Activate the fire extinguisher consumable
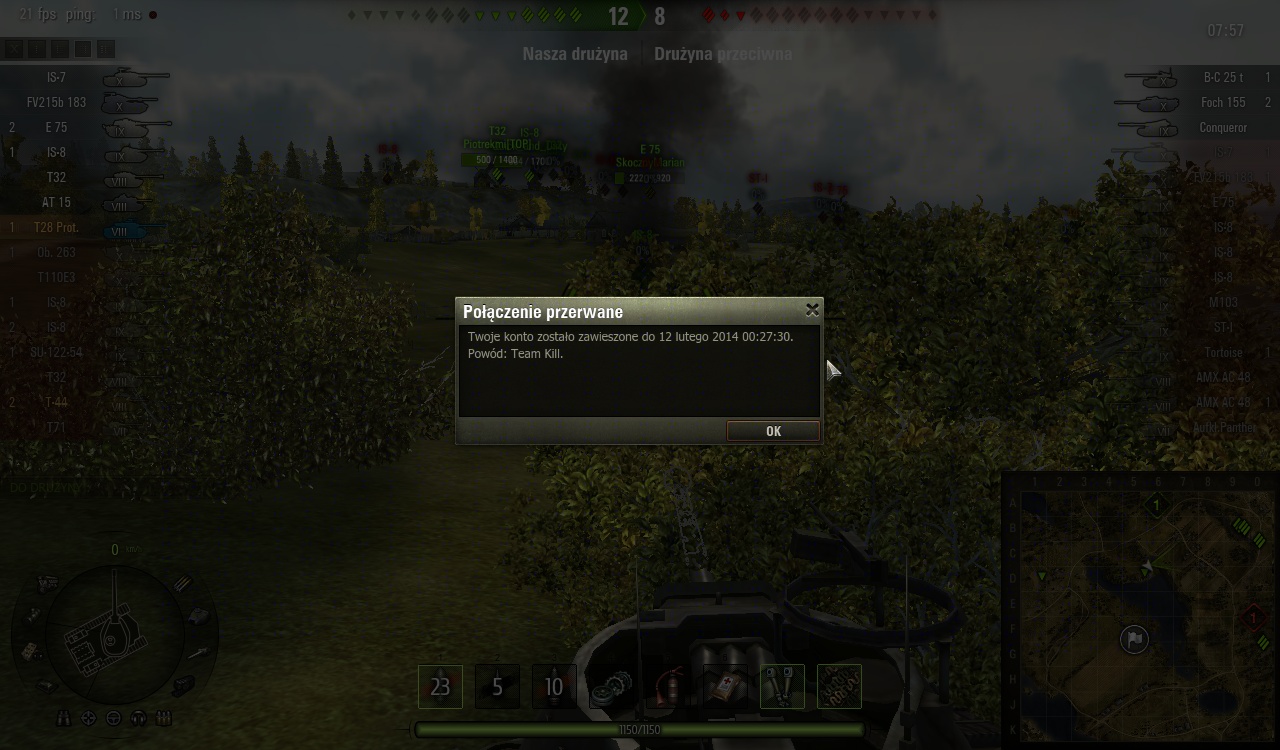 (668, 687)
